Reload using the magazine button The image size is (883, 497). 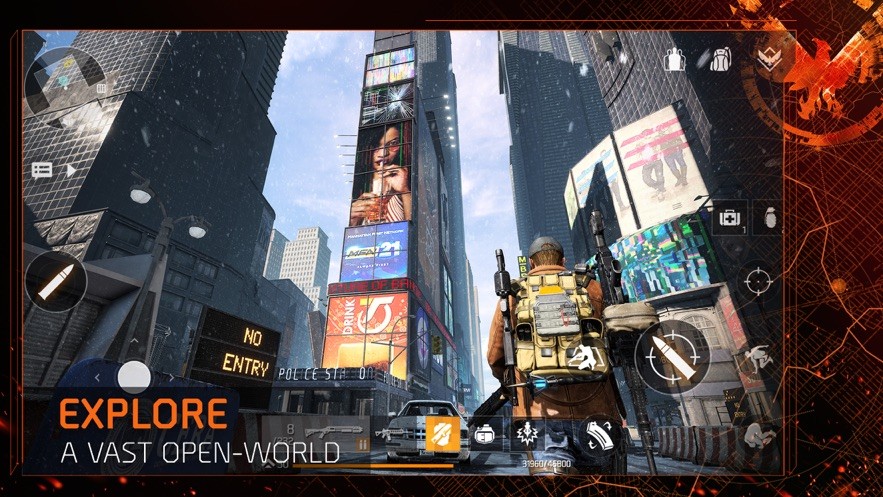click(599, 434)
